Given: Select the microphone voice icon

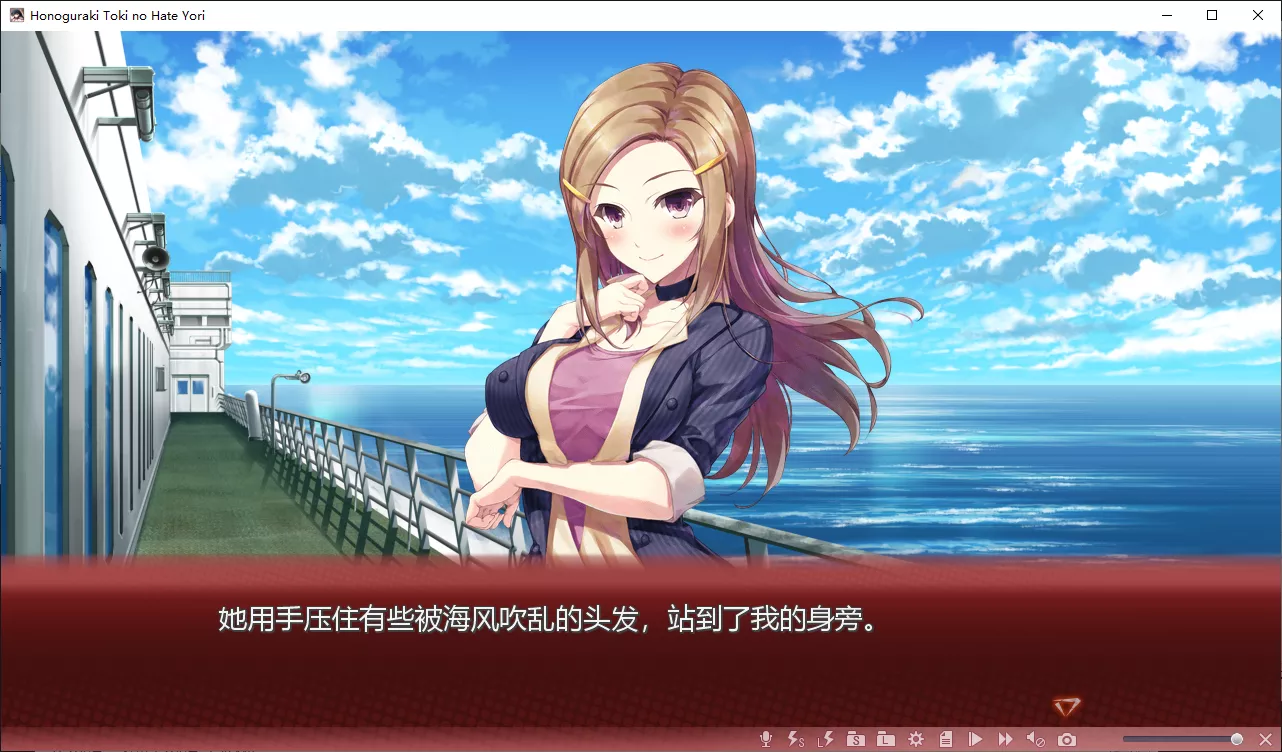Looking at the screenshot, I should coord(765,738).
